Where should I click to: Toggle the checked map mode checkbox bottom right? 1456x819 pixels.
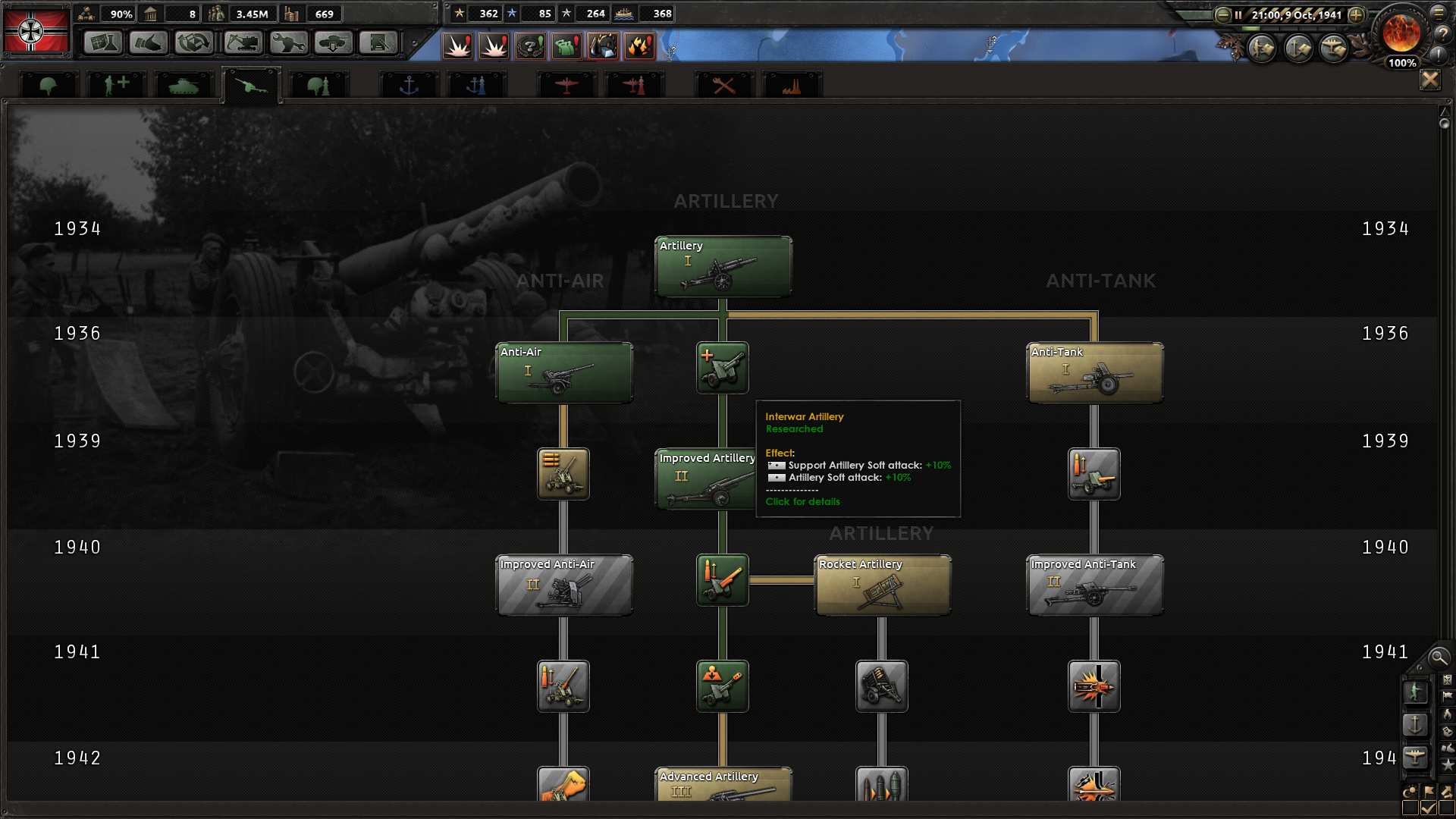(x=1429, y=808)
